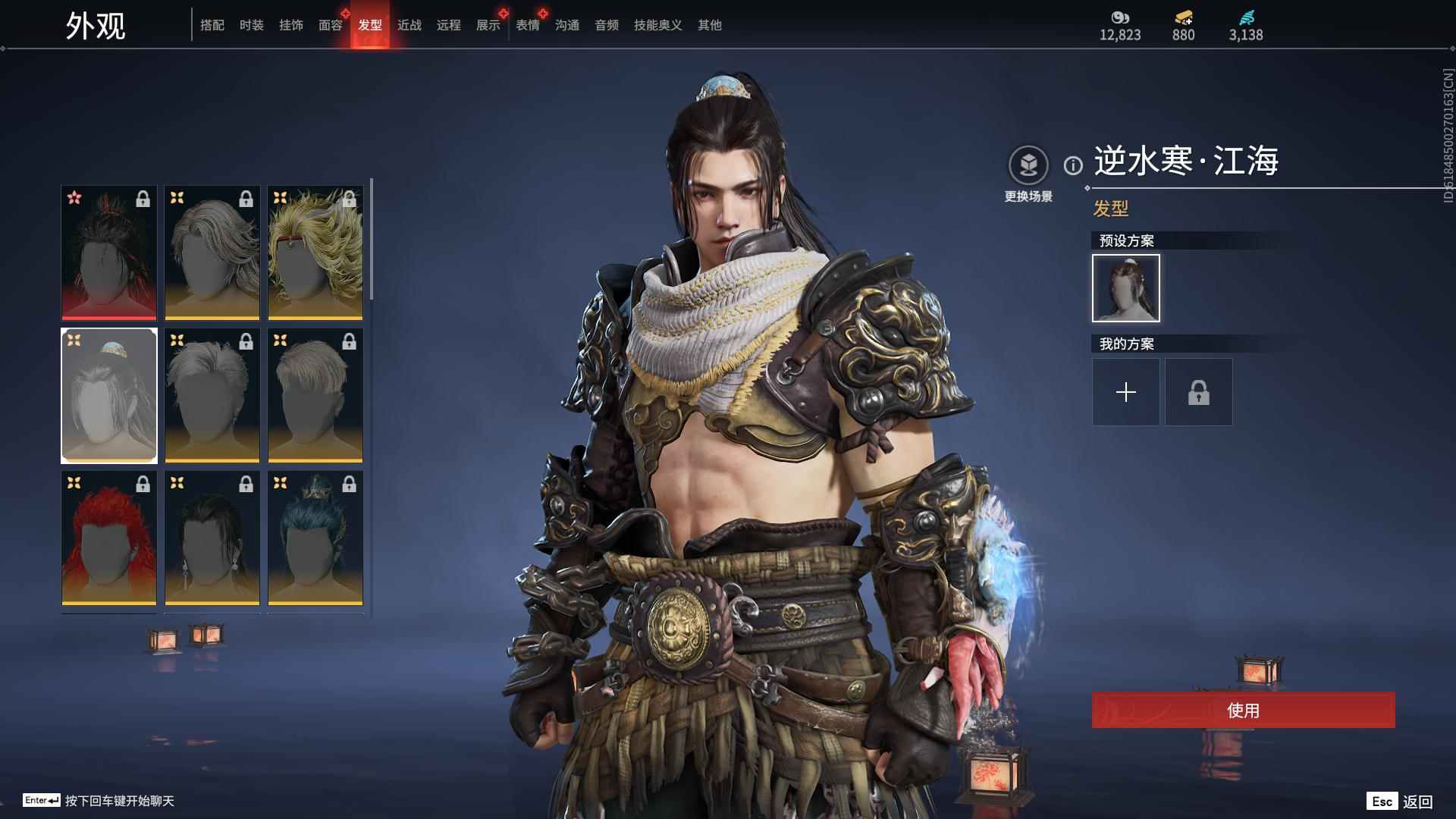Choose the red-tinted black topknot hairstyle
The width and height of the screenshot is (1456, 819).
coord(109,253)
